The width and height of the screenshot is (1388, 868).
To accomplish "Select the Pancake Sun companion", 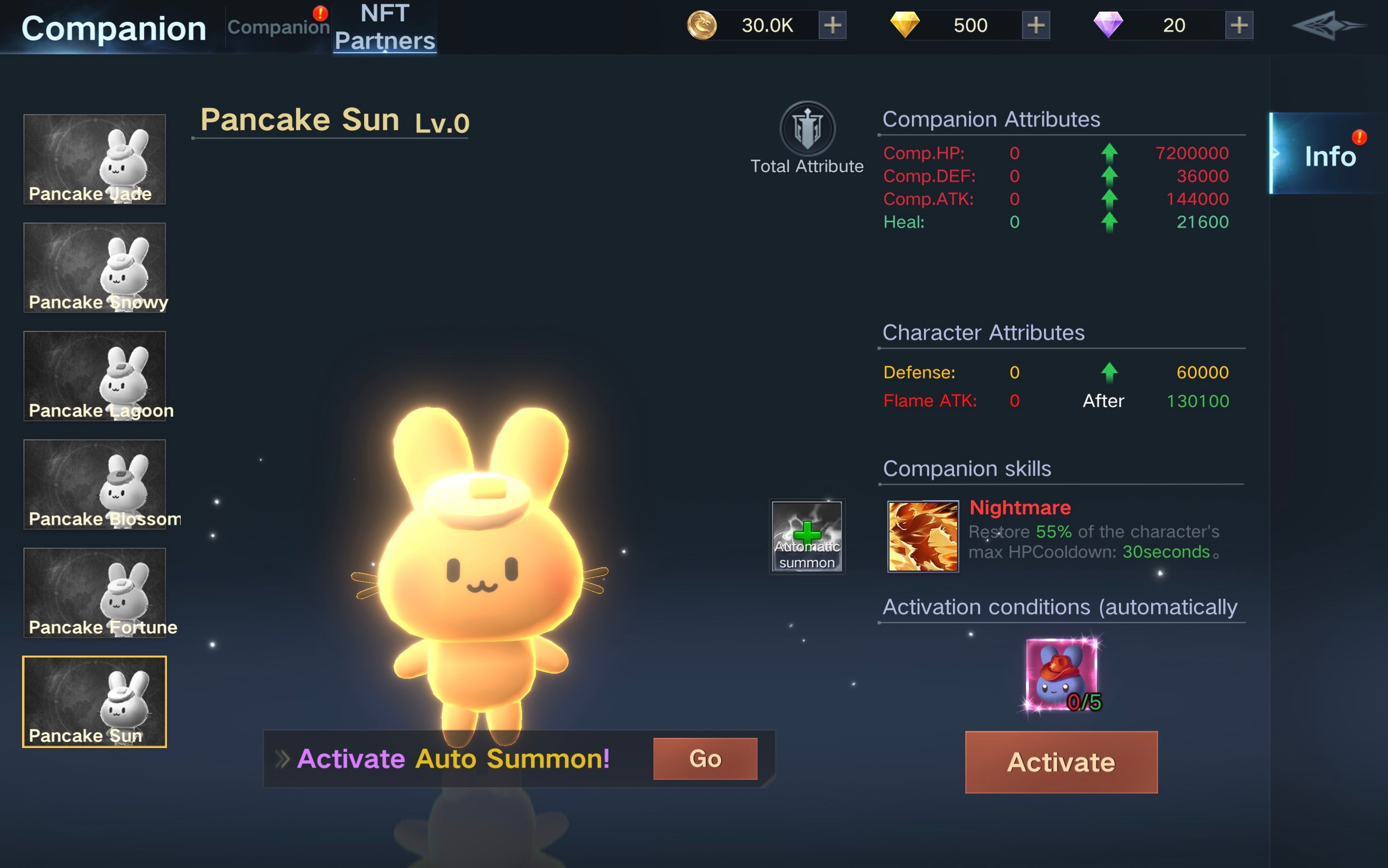I will pyautogui.click(x=95, y=702).
